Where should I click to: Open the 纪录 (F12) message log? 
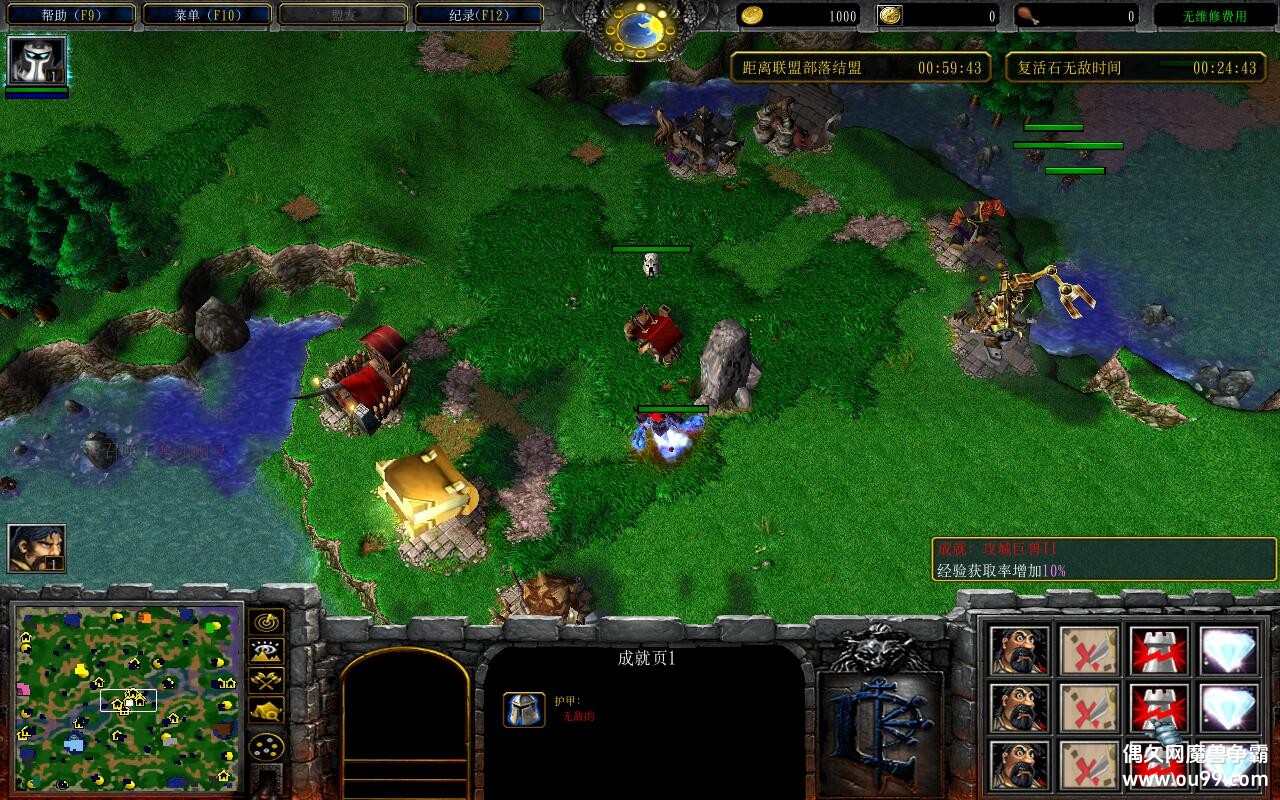[479, 15]
